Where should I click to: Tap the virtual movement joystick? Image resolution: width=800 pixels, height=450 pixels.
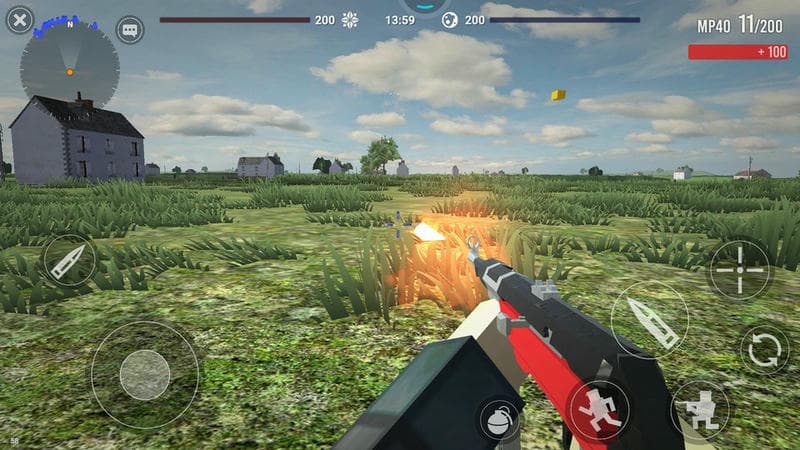click(145, 374)
